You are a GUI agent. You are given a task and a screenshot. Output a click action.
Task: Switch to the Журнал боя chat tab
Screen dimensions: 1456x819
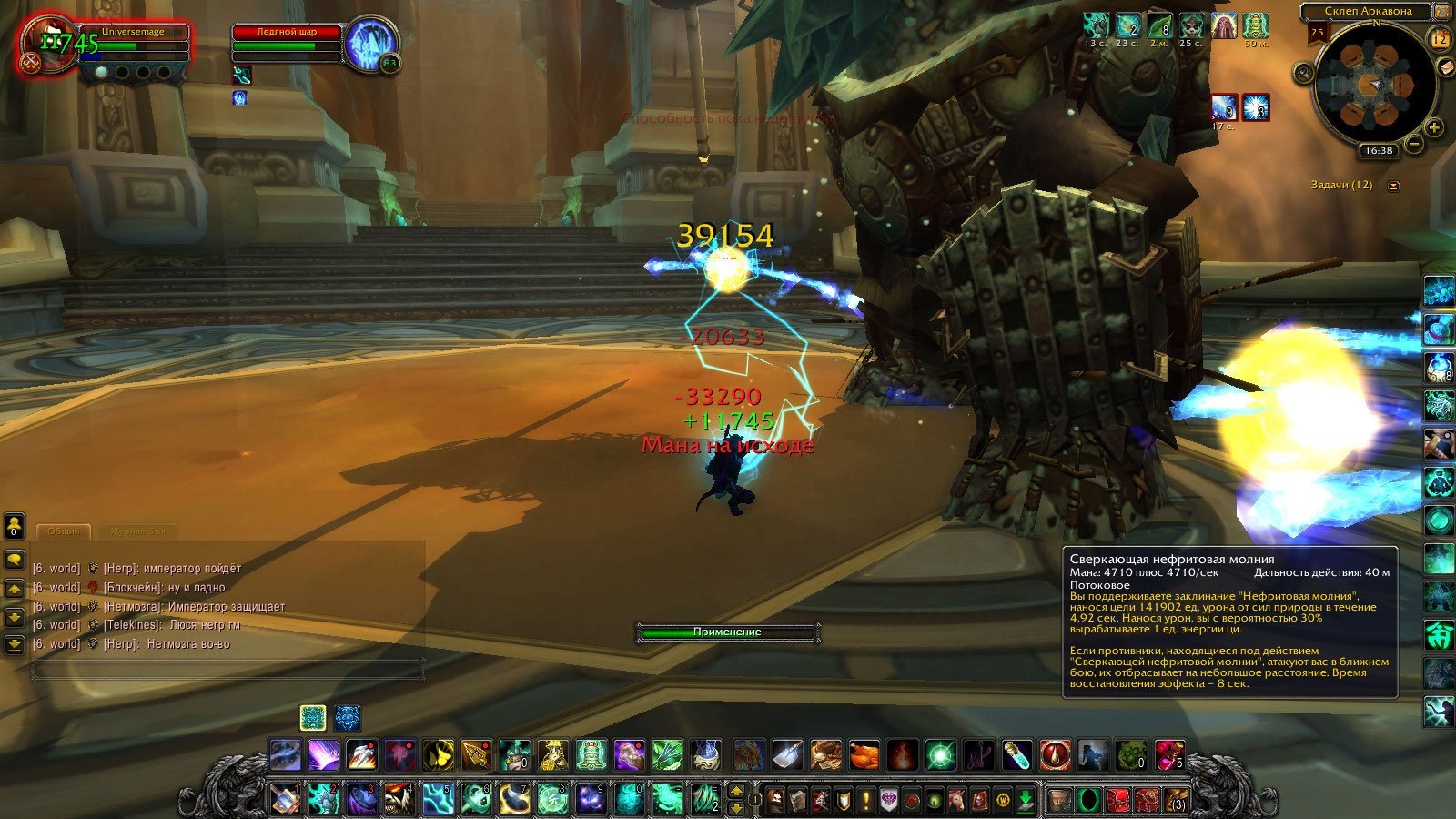137,531
